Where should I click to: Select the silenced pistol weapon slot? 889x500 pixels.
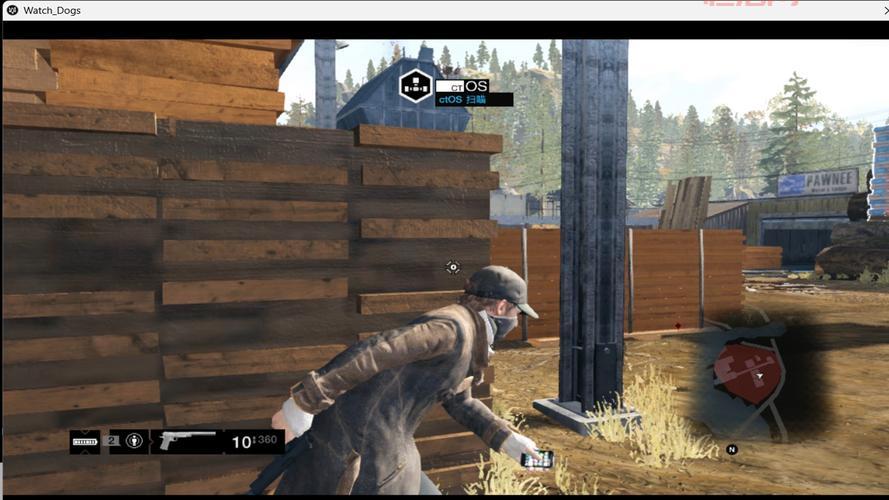click(187, 441)
